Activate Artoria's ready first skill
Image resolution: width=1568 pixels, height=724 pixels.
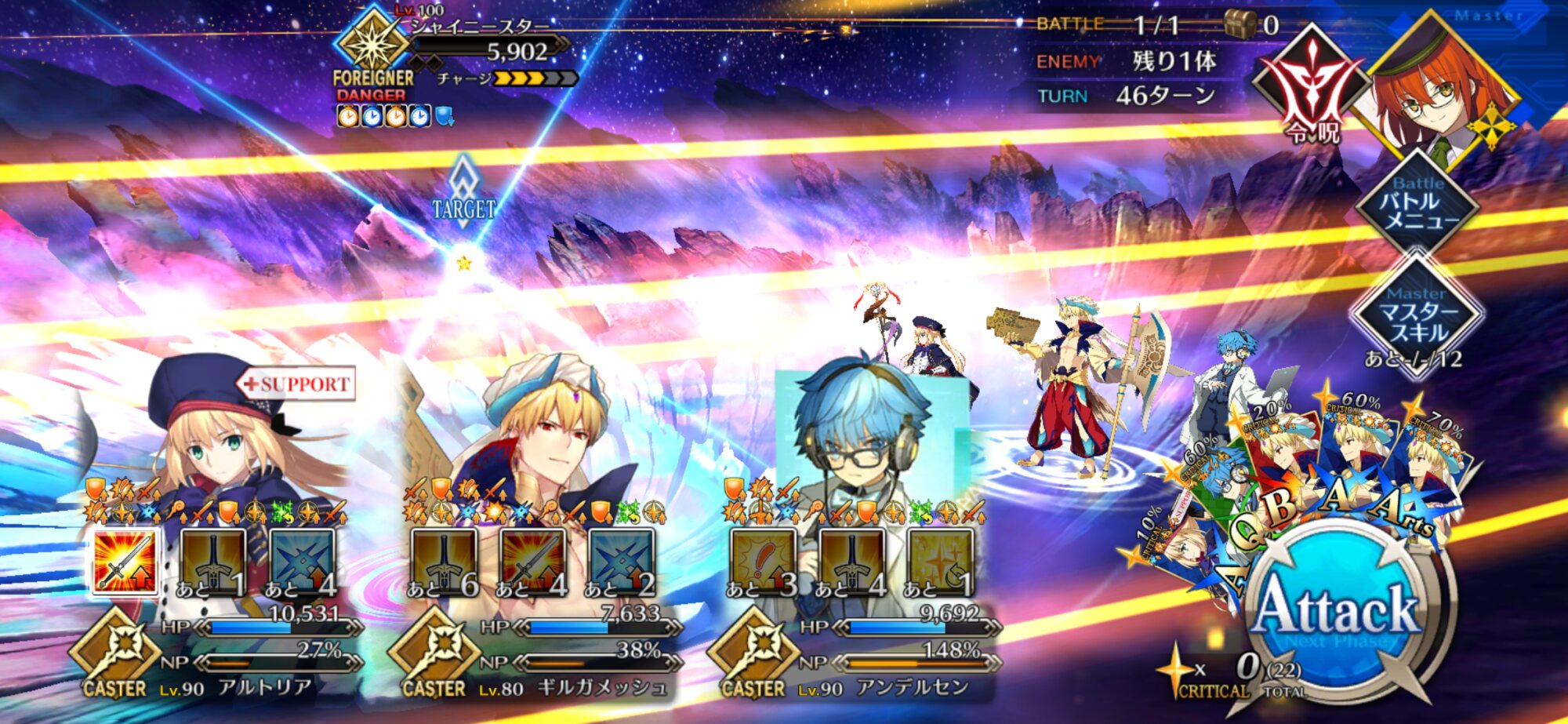[125, 561]
